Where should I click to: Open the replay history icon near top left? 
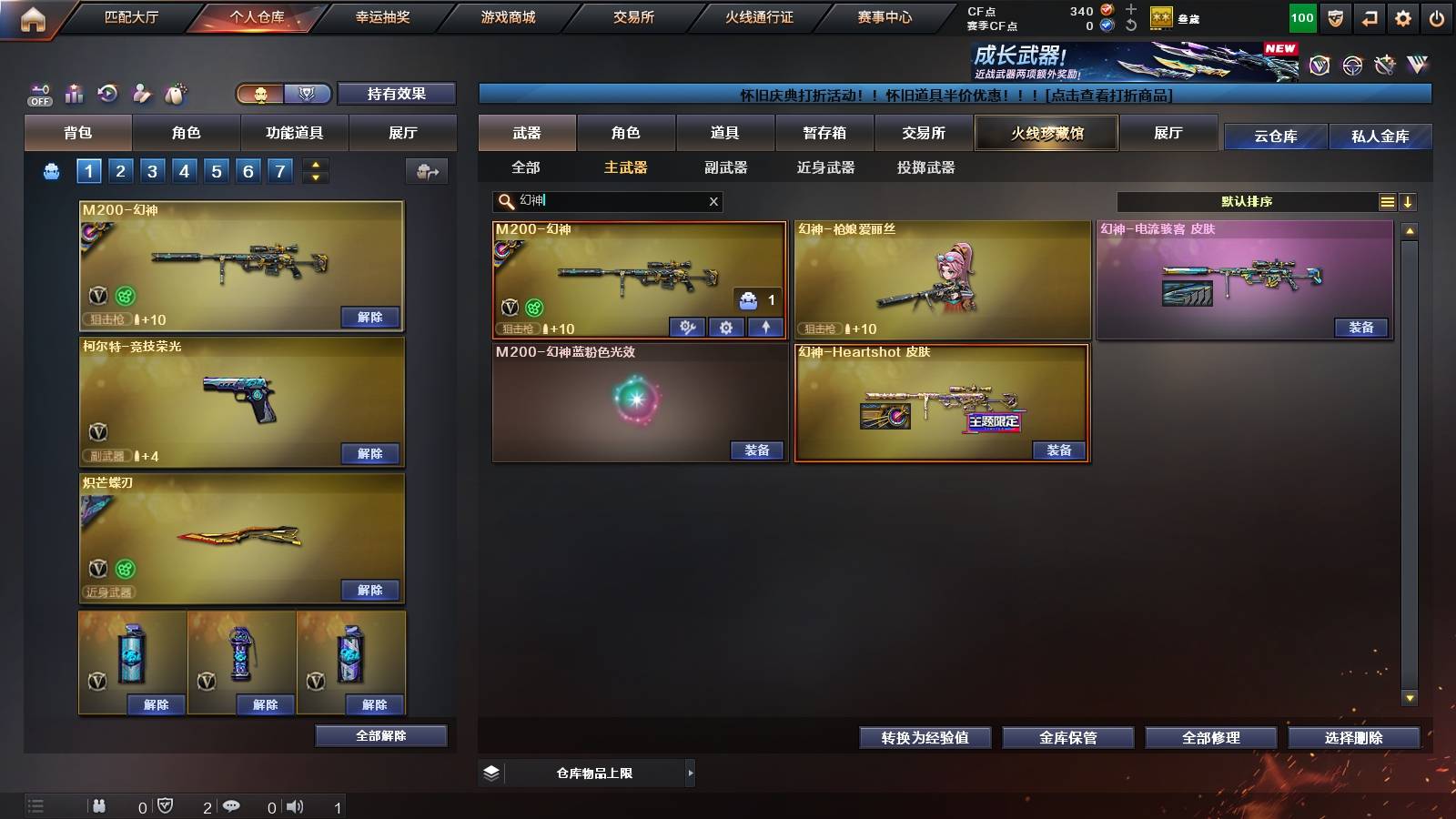[x=108, y=93]
